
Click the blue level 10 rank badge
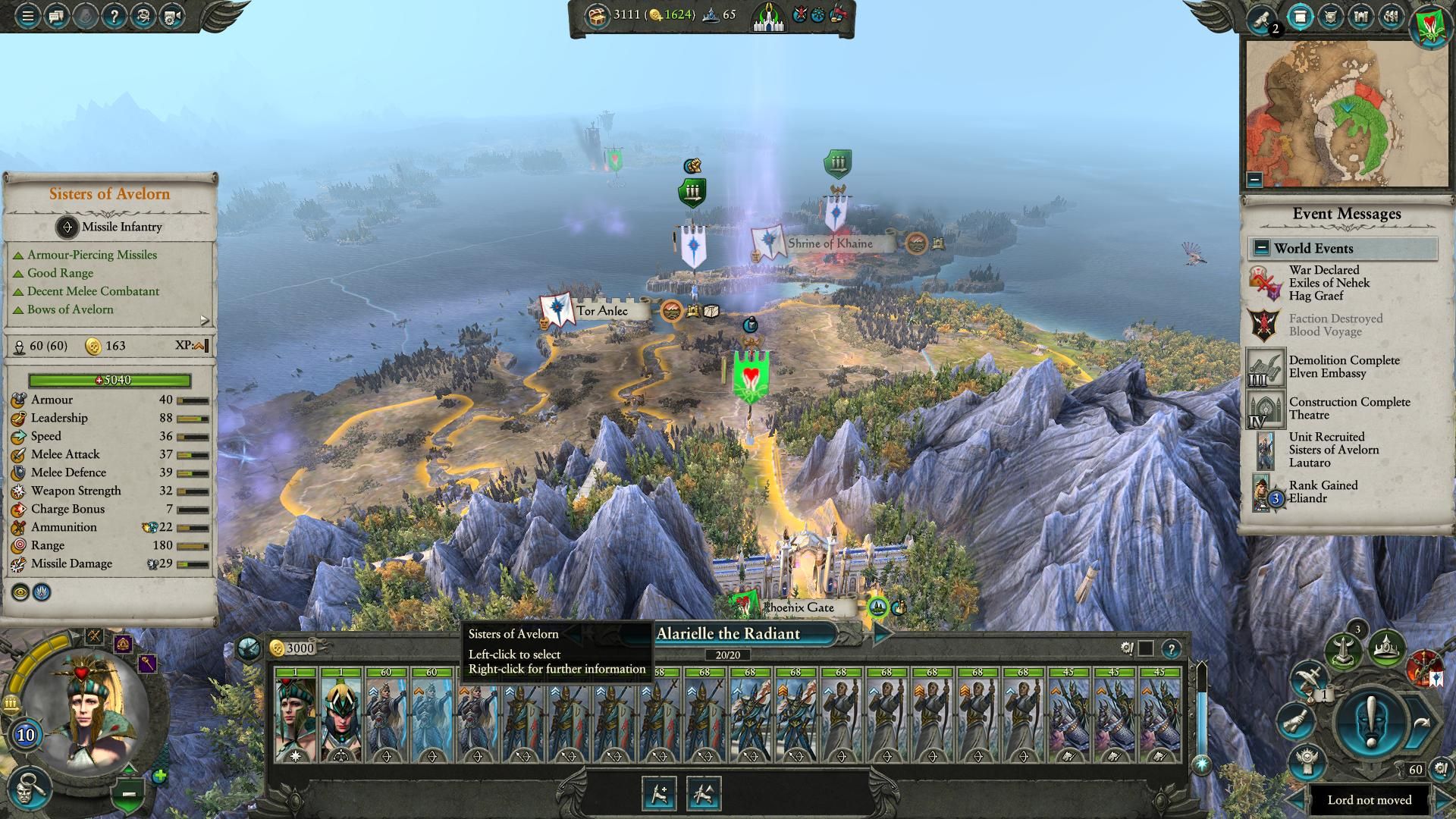pyautogui.click(x=26, y=734)
